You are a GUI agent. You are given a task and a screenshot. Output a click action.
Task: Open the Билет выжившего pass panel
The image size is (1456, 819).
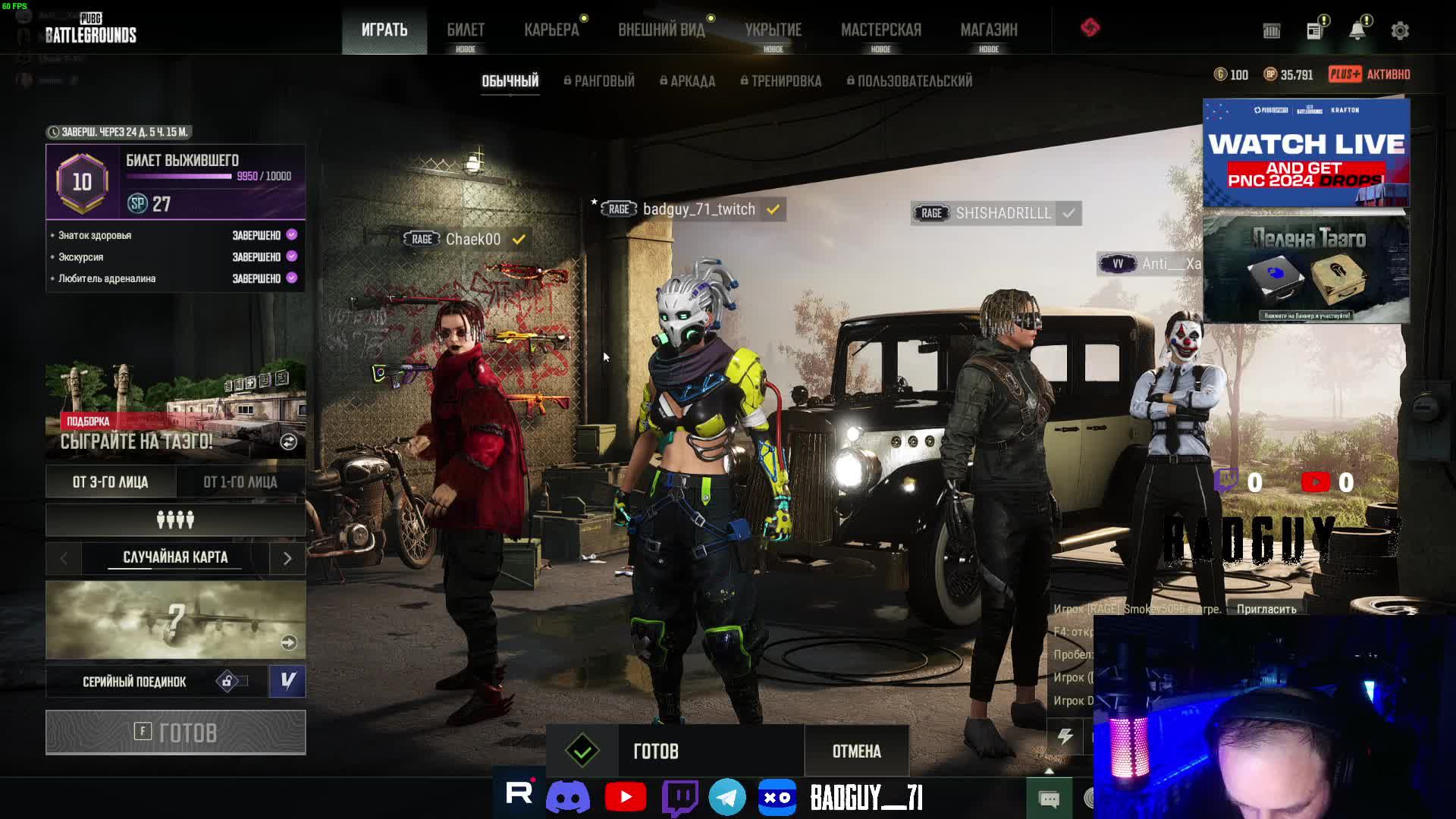[175, 182]
